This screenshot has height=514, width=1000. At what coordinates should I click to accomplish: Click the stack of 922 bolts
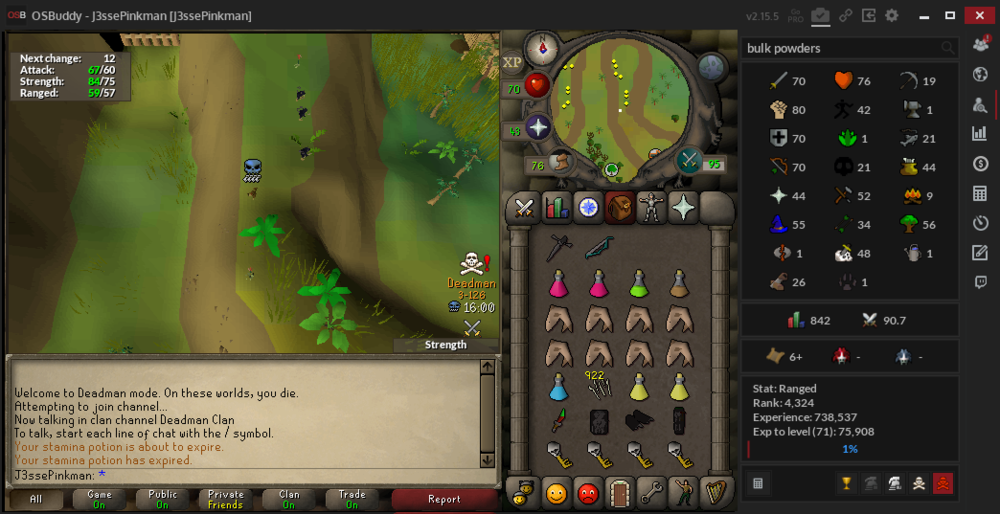pyautogui.click(x=599, y=385)
